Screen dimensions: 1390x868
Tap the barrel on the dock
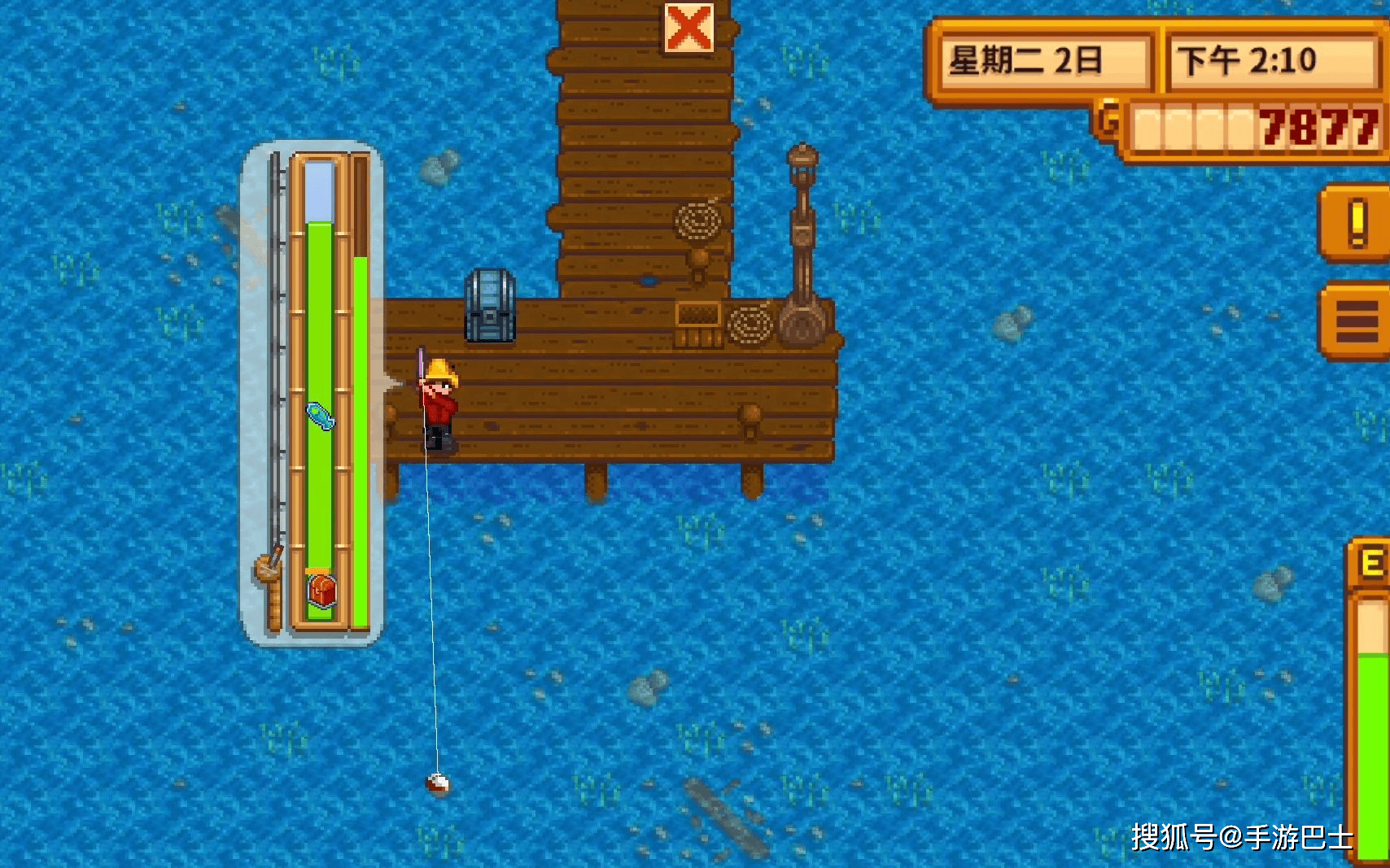point(489,306)
